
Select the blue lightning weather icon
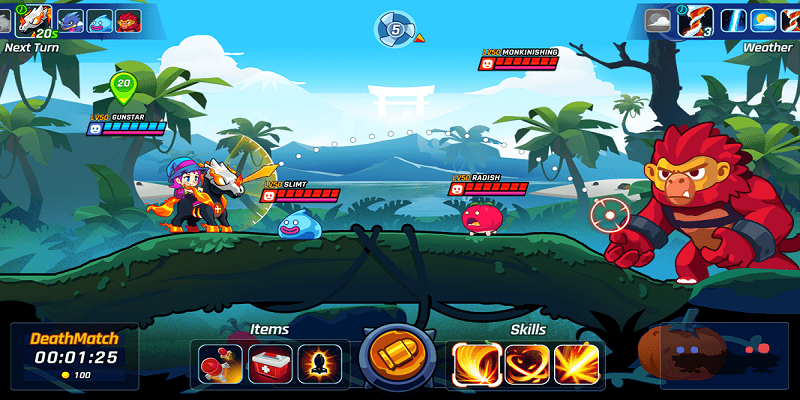tap(733, 21)
